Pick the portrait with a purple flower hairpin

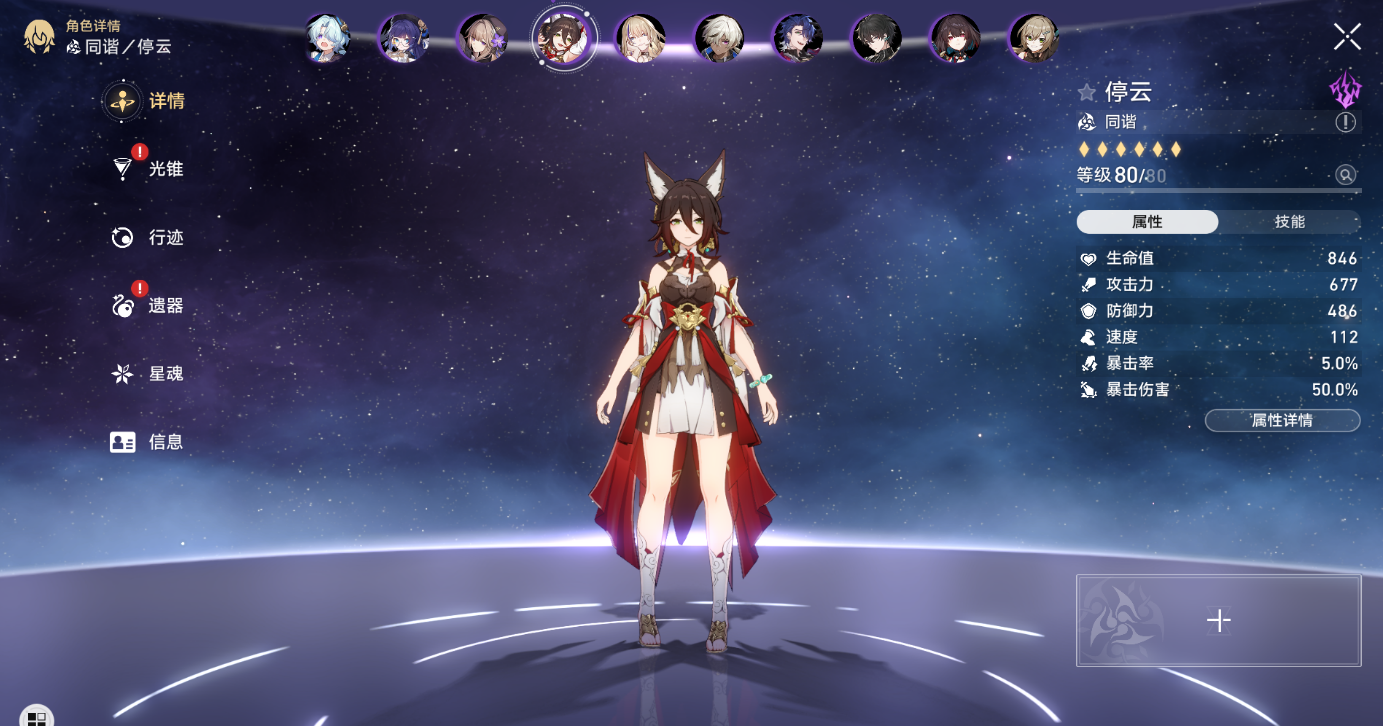click(482, 38)
